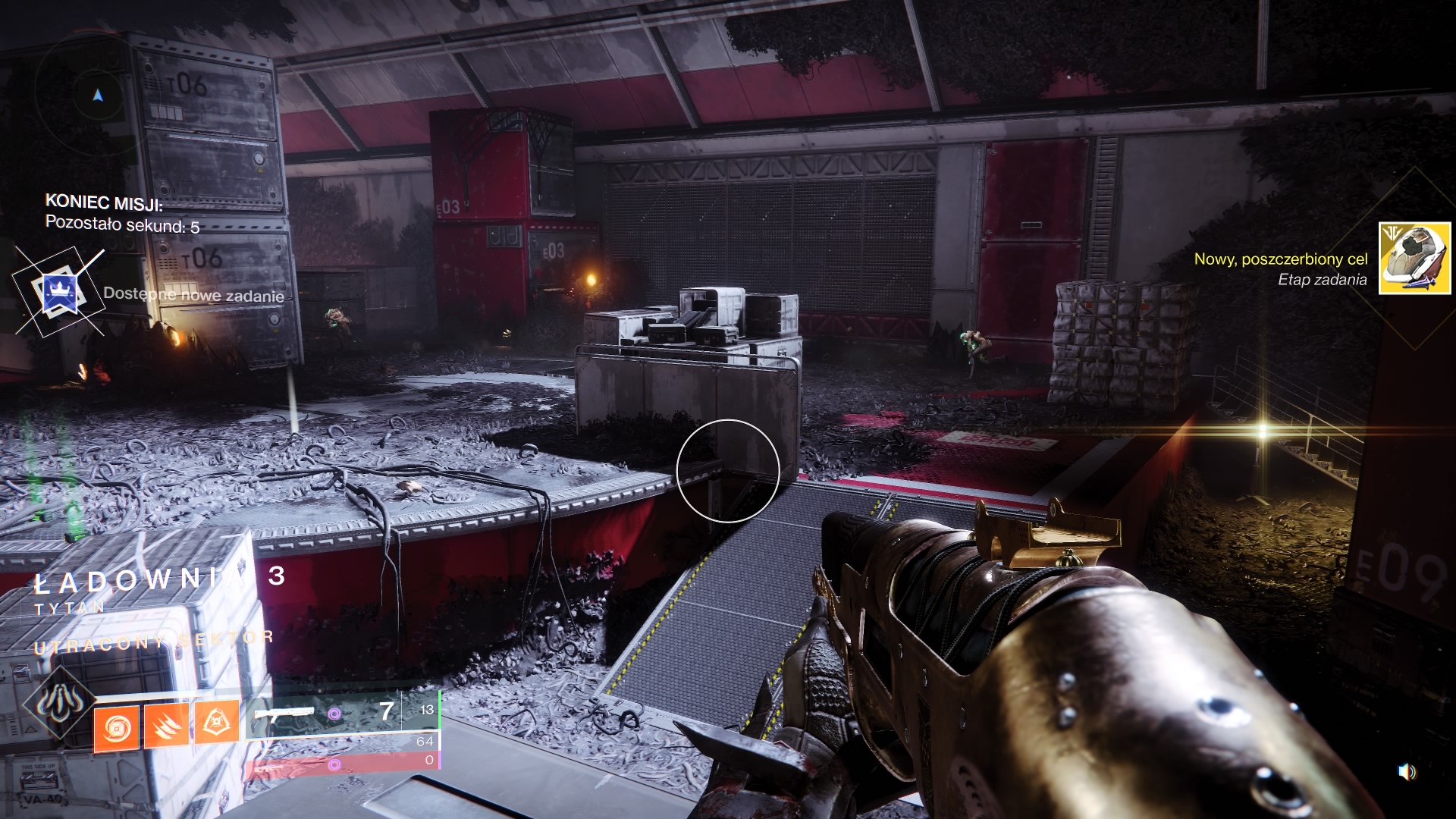This screenshot has width=1456, height=819.
Task: Click the speaker volume icon
Action: tap(1406, 772)
